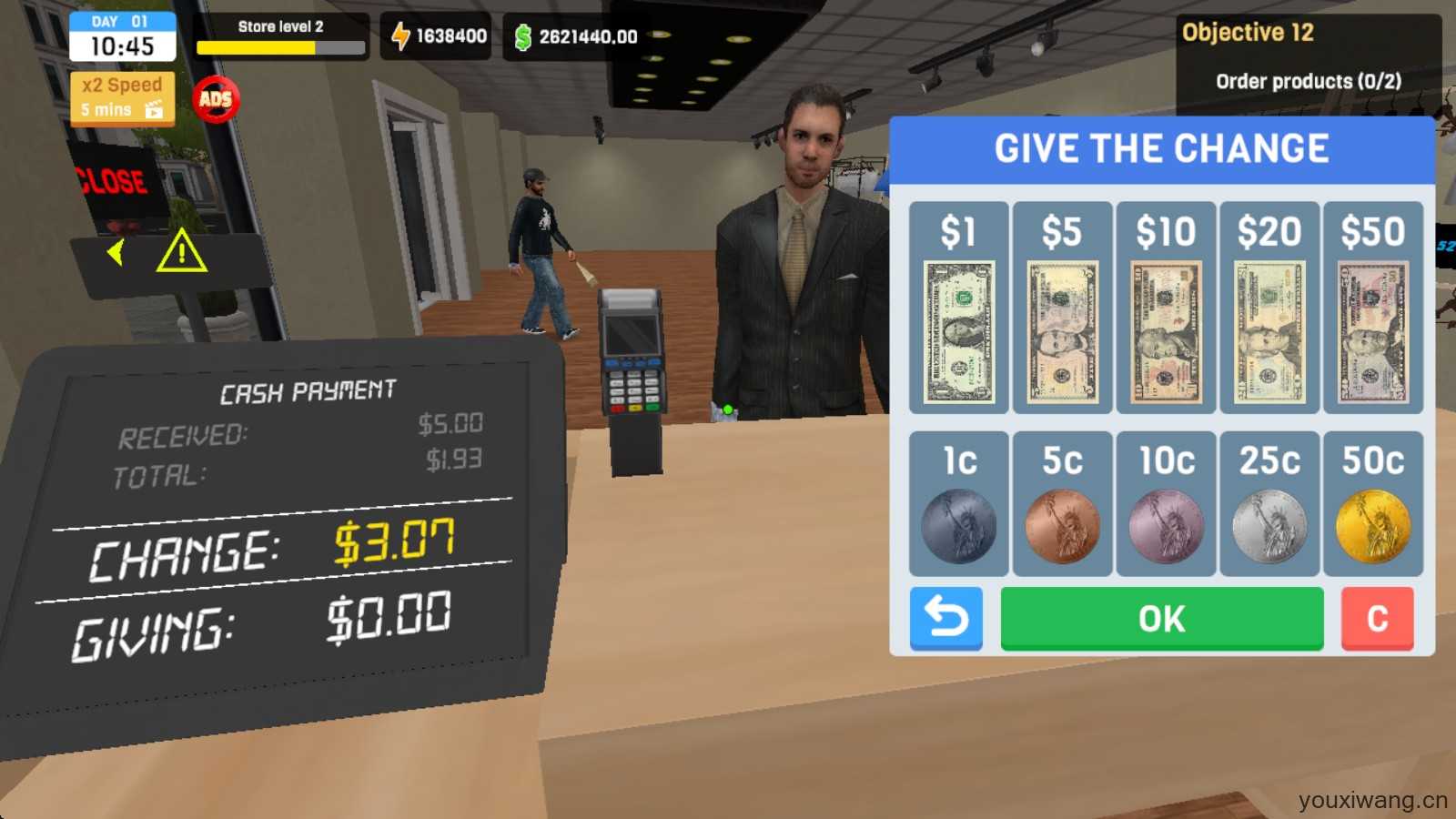Clear the giving amount with C

pos(1377,619)
